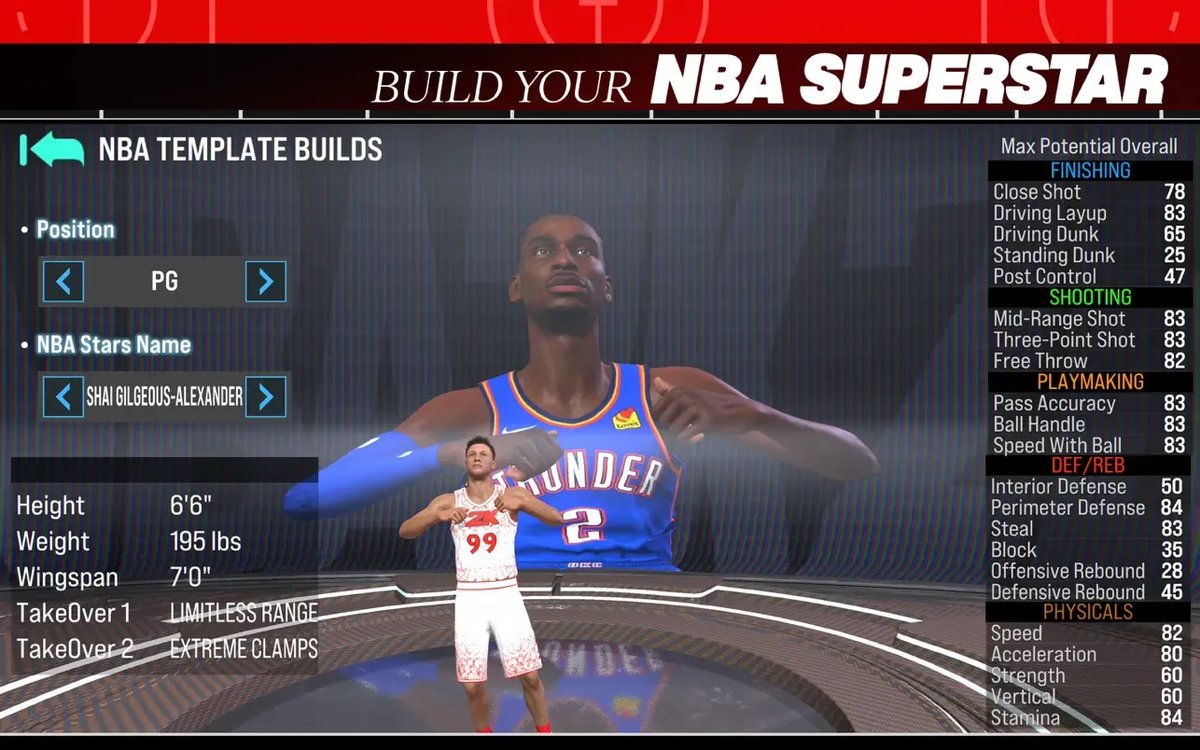Viewport: 1200px width, 750px height.
Task: Advance to next position using right arrow
Action: tap(265, 282)
